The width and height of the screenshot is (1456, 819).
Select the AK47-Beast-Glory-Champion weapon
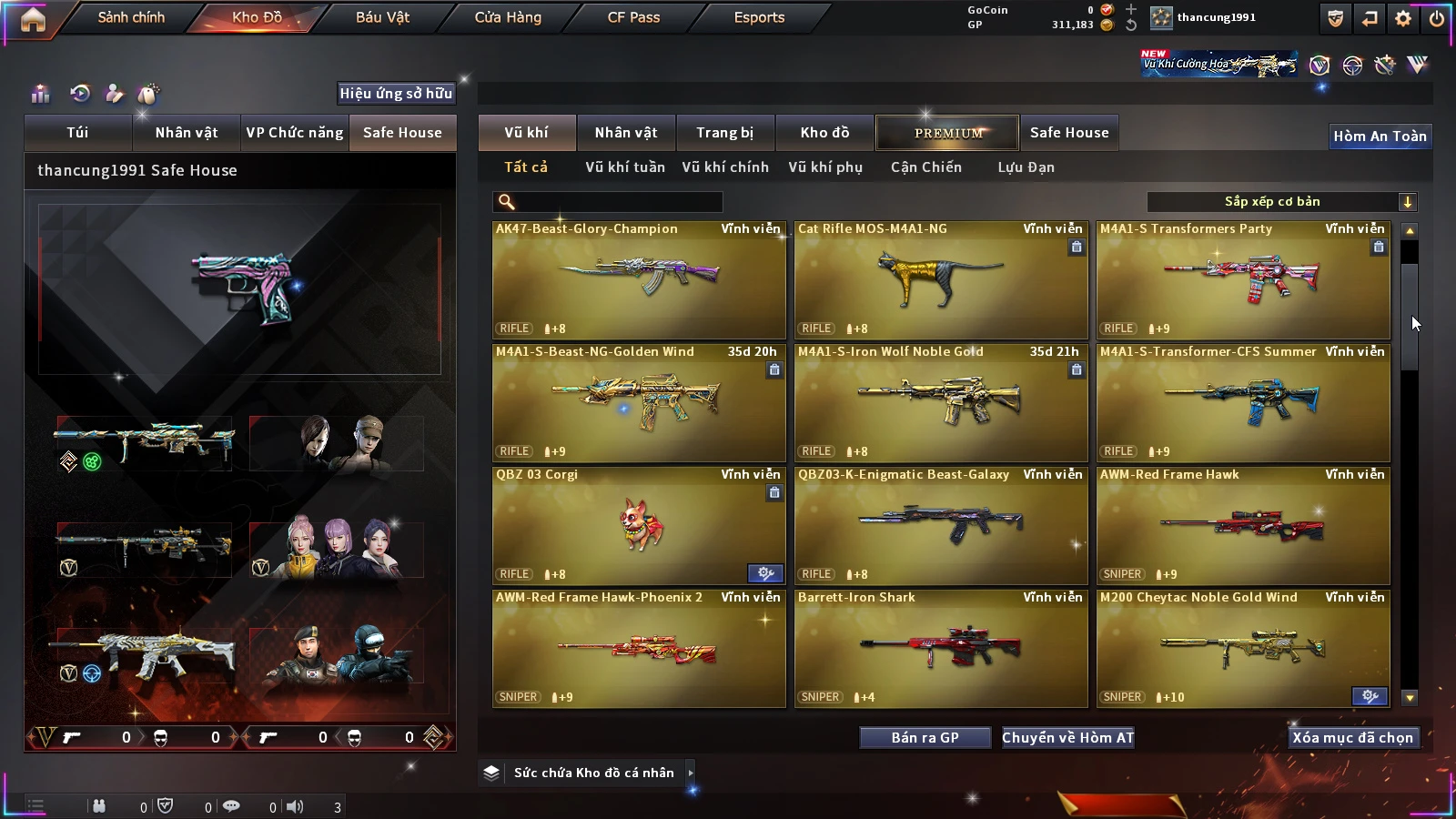(x=639, y=280)
